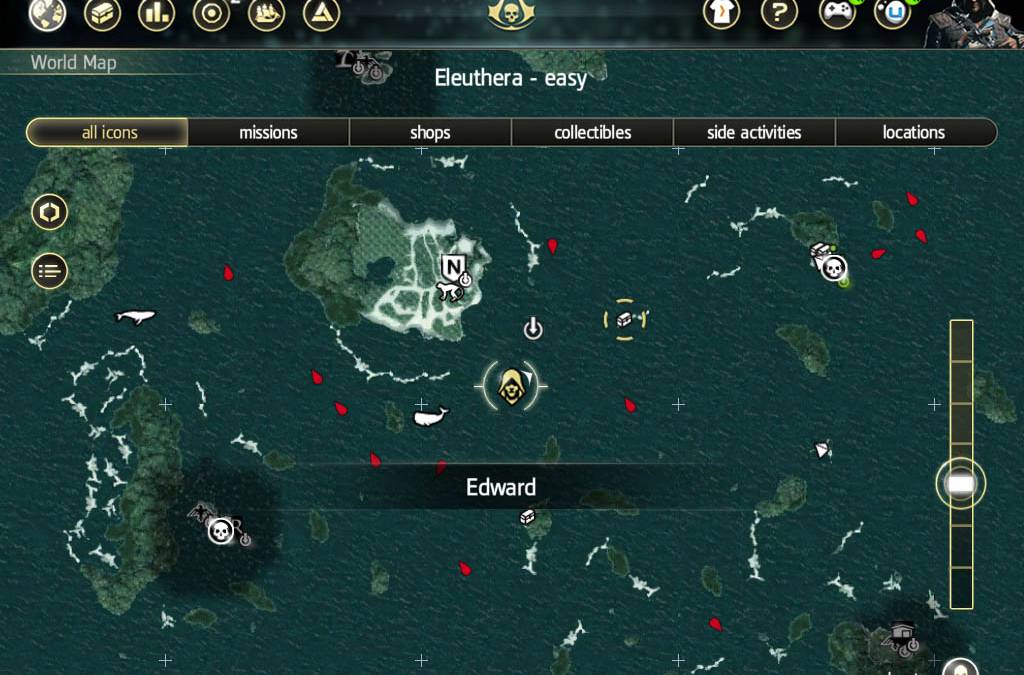Screen dimensions: 1024x675
Task: Open the Uplay icon
Action: [x=892, y=14]
